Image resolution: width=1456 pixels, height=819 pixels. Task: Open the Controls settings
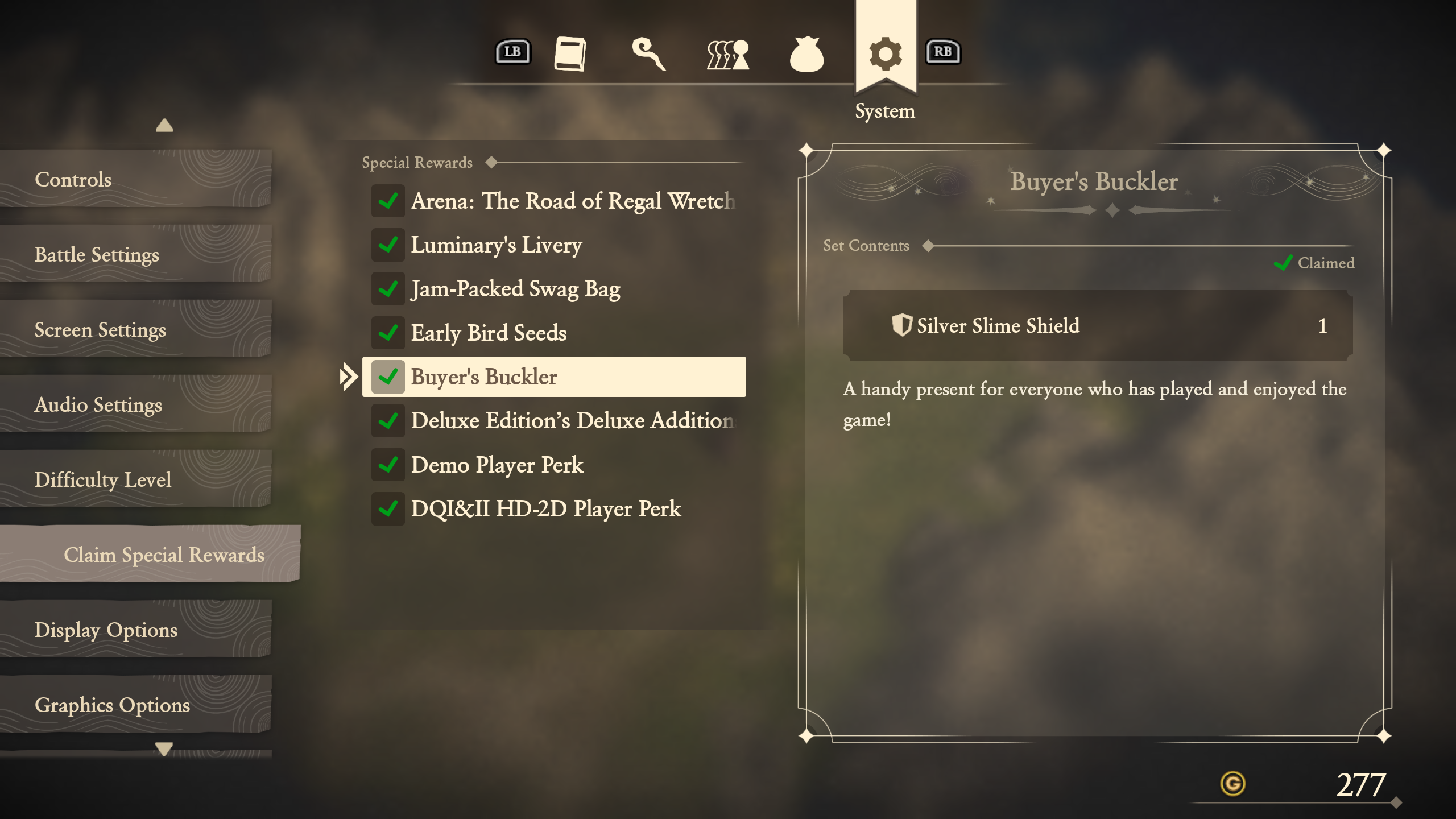tap(135, 180)
